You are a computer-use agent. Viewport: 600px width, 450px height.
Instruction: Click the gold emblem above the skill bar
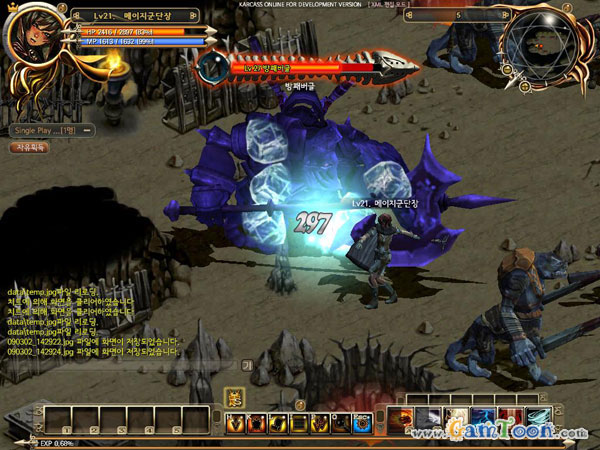pyautogui.click(x=234, y=397)
